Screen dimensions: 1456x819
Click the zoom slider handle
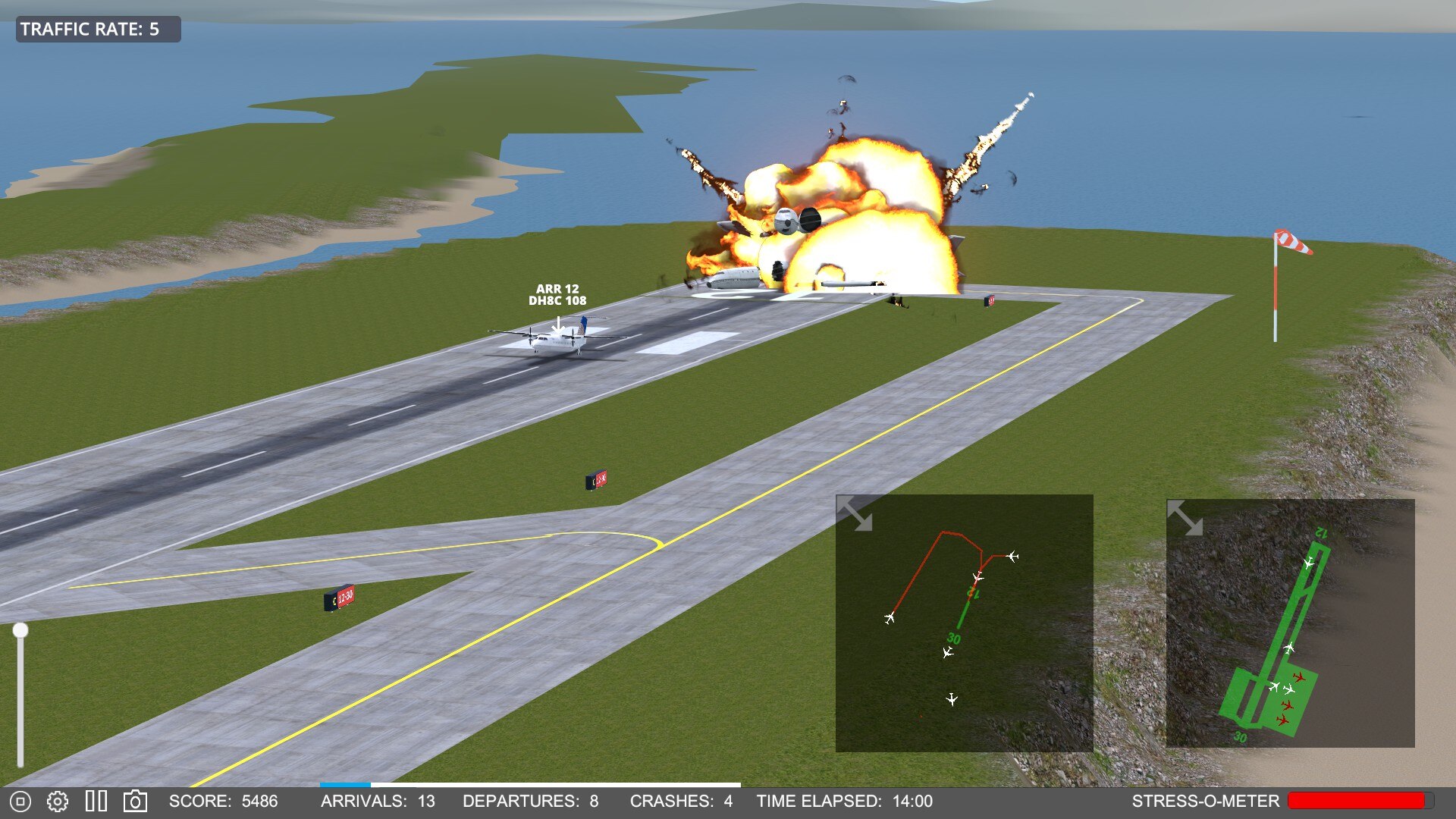pos(20,630)
